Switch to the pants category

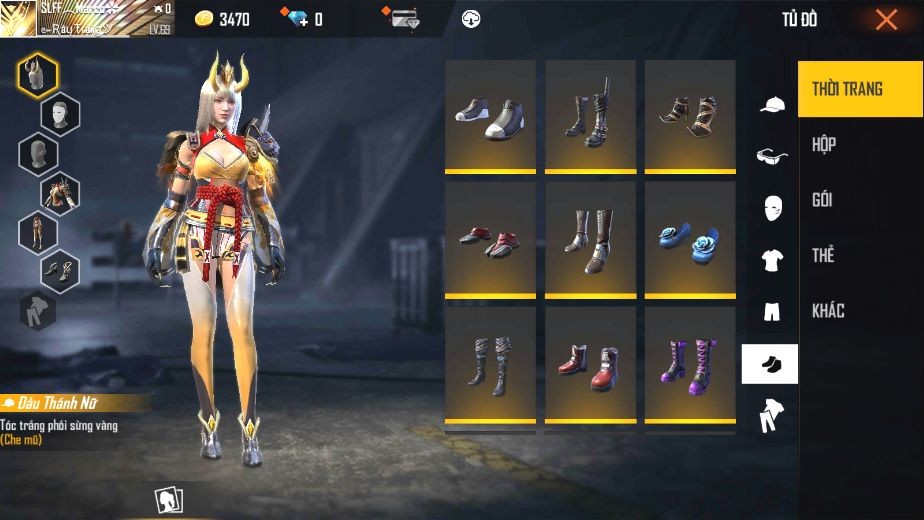(771, 312)
